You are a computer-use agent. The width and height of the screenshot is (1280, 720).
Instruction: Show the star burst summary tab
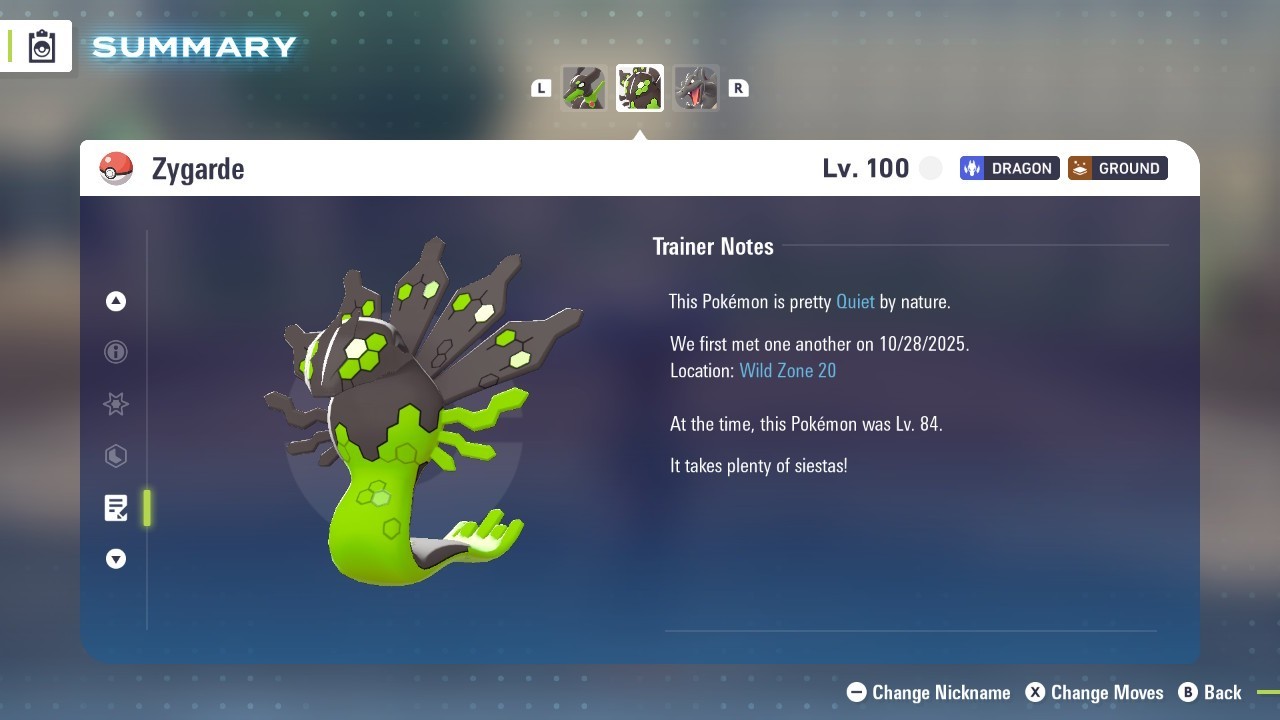pyautogui.click(x=116, y=404)
